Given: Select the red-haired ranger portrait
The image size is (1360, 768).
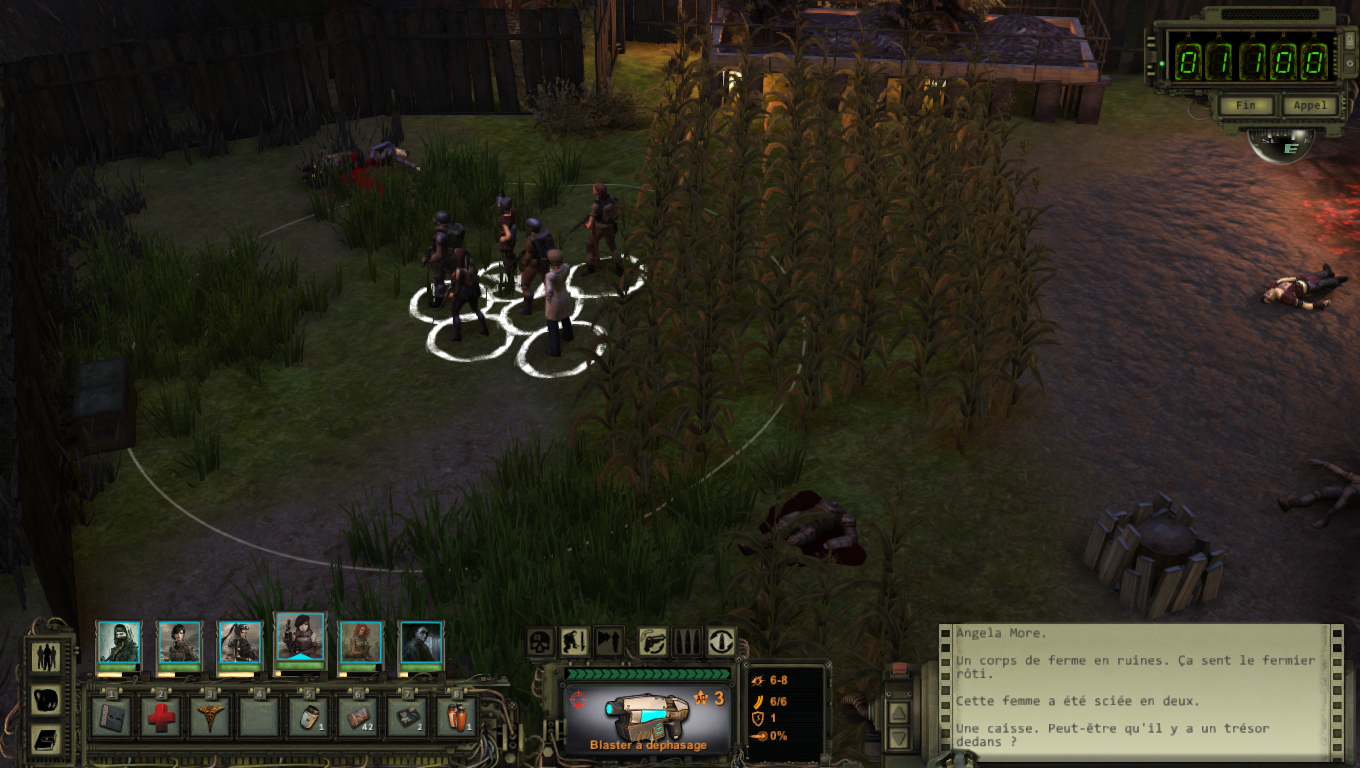Looking at the screenshot, I should pyautogui.click(x=360, y=643).
